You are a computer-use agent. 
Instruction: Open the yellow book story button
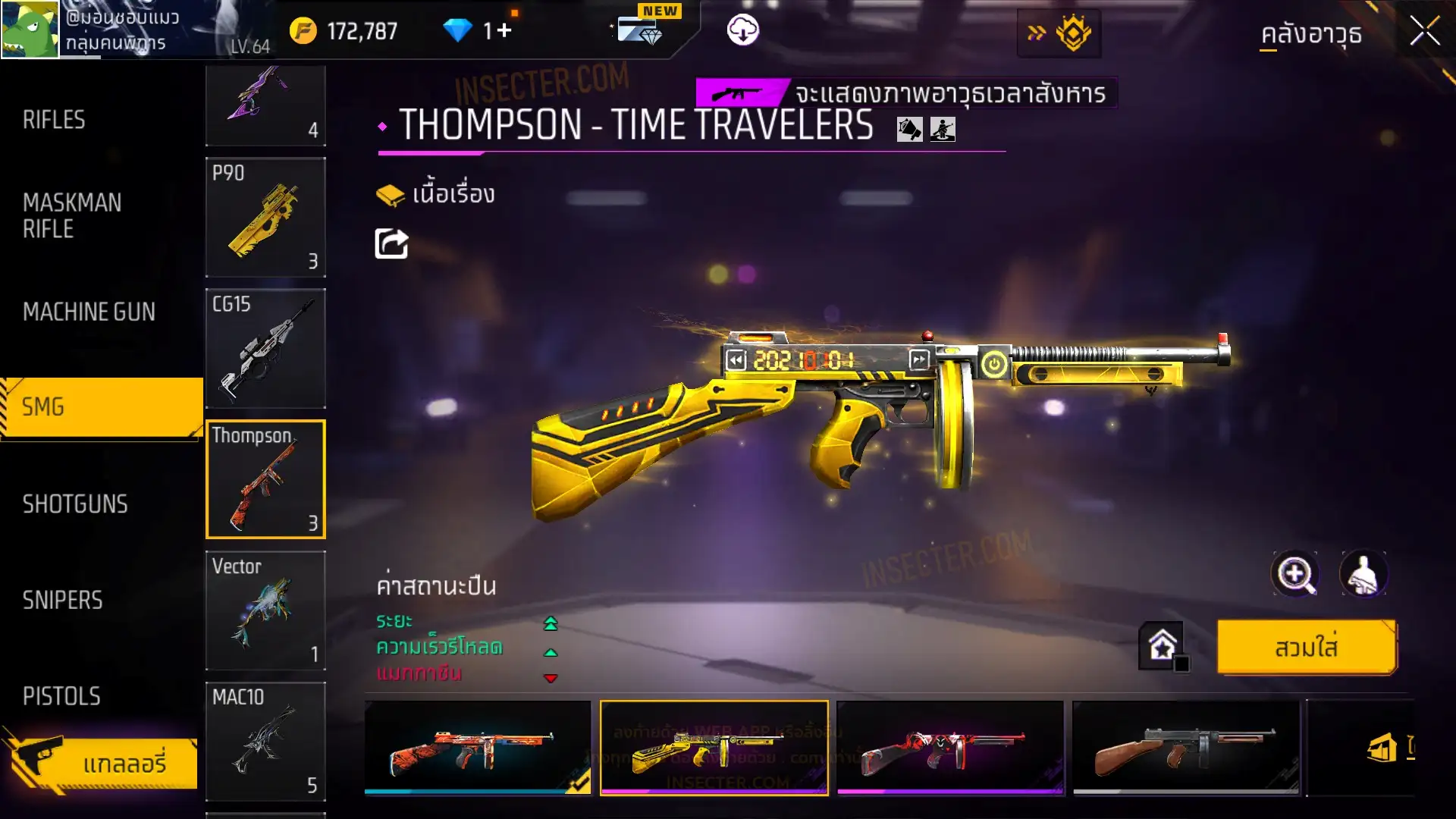(435, 195)
